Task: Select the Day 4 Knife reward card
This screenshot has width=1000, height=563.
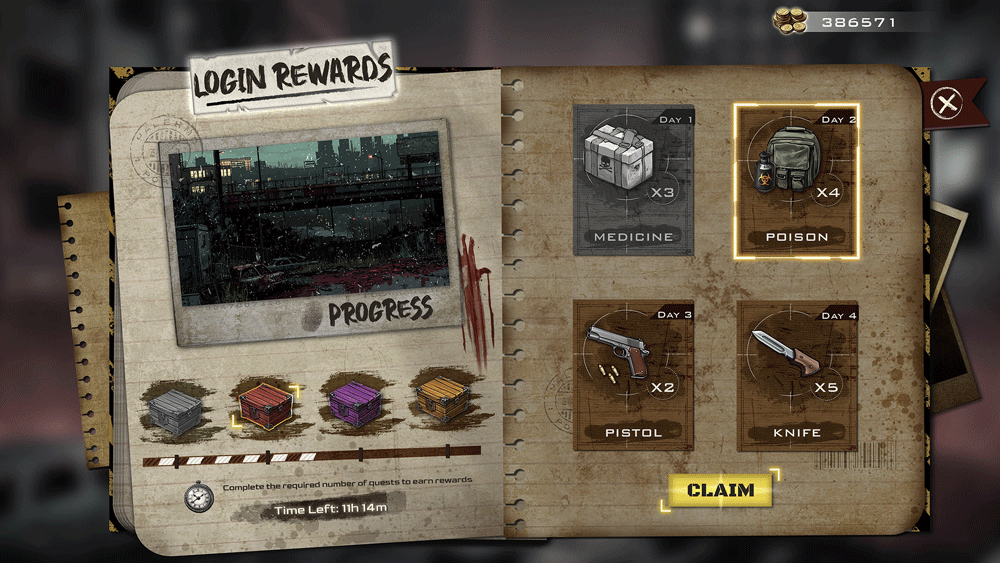Action: [x=797, y=376]
